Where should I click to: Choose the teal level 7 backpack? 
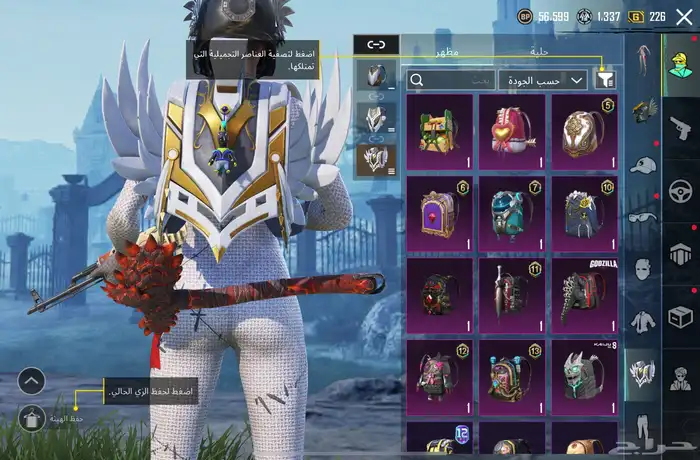click(512, 213)
